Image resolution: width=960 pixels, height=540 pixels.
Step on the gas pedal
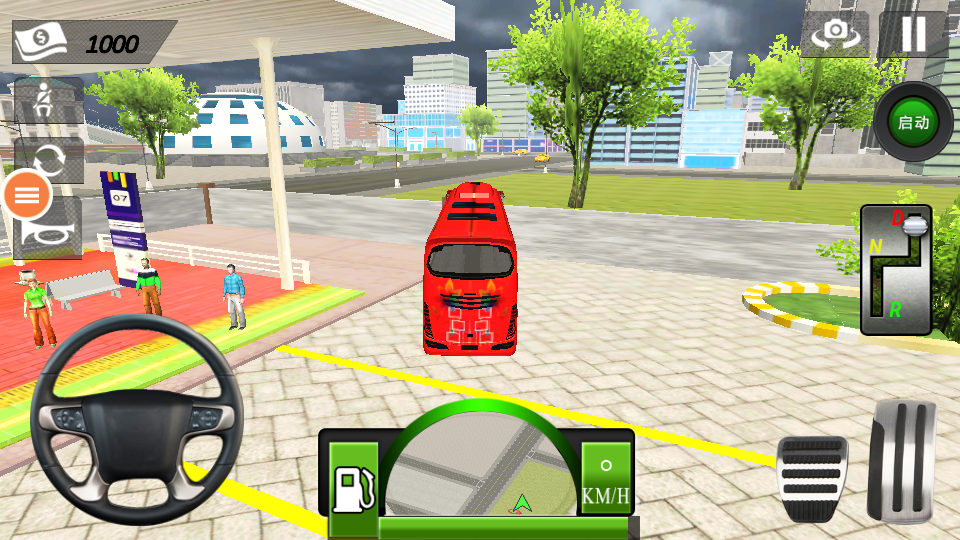901,461
